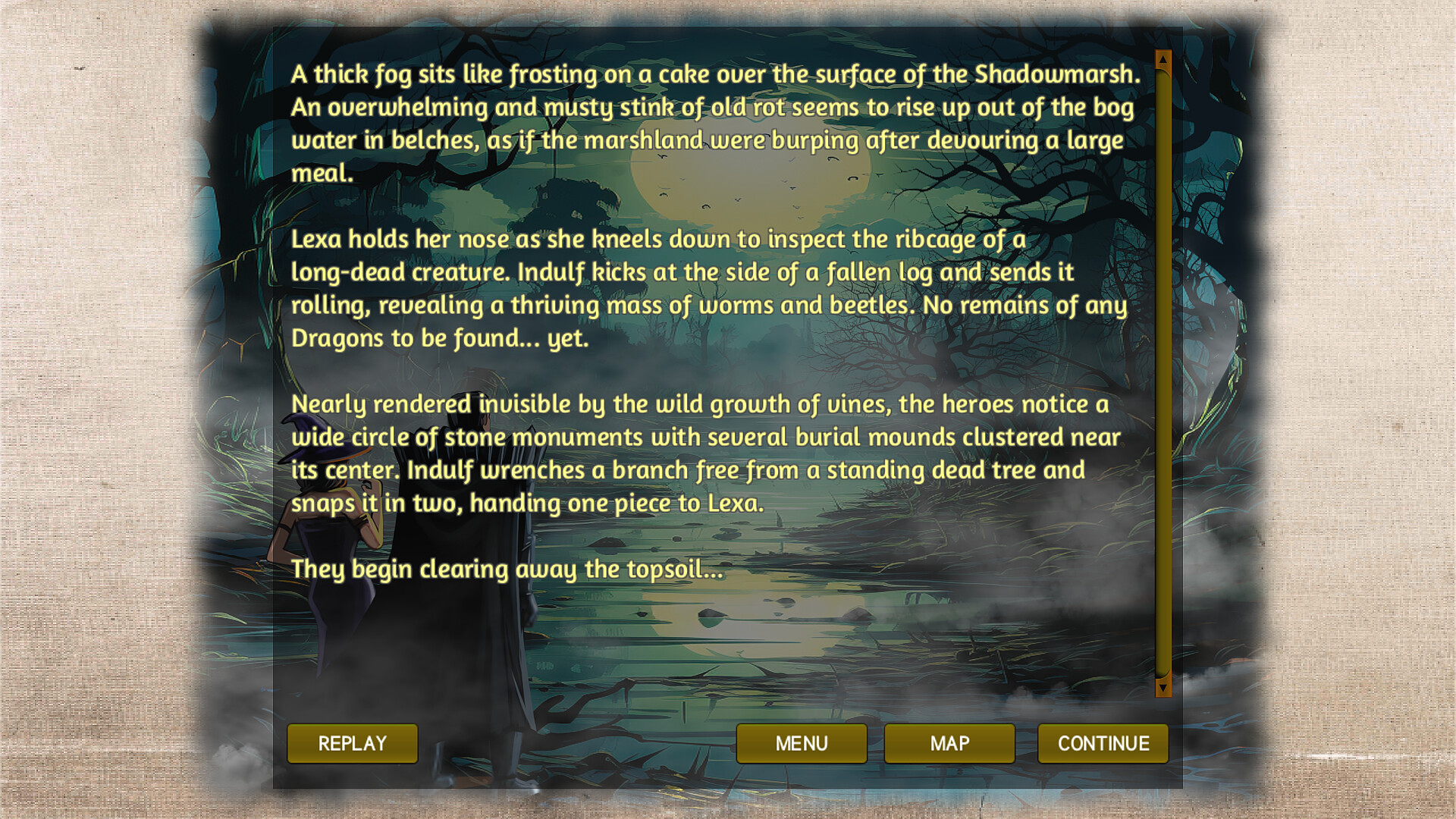This screenshot has width=1456, height=819.
Task: Click the scrollbar up arrow
Action: [x=1162, y=58]
